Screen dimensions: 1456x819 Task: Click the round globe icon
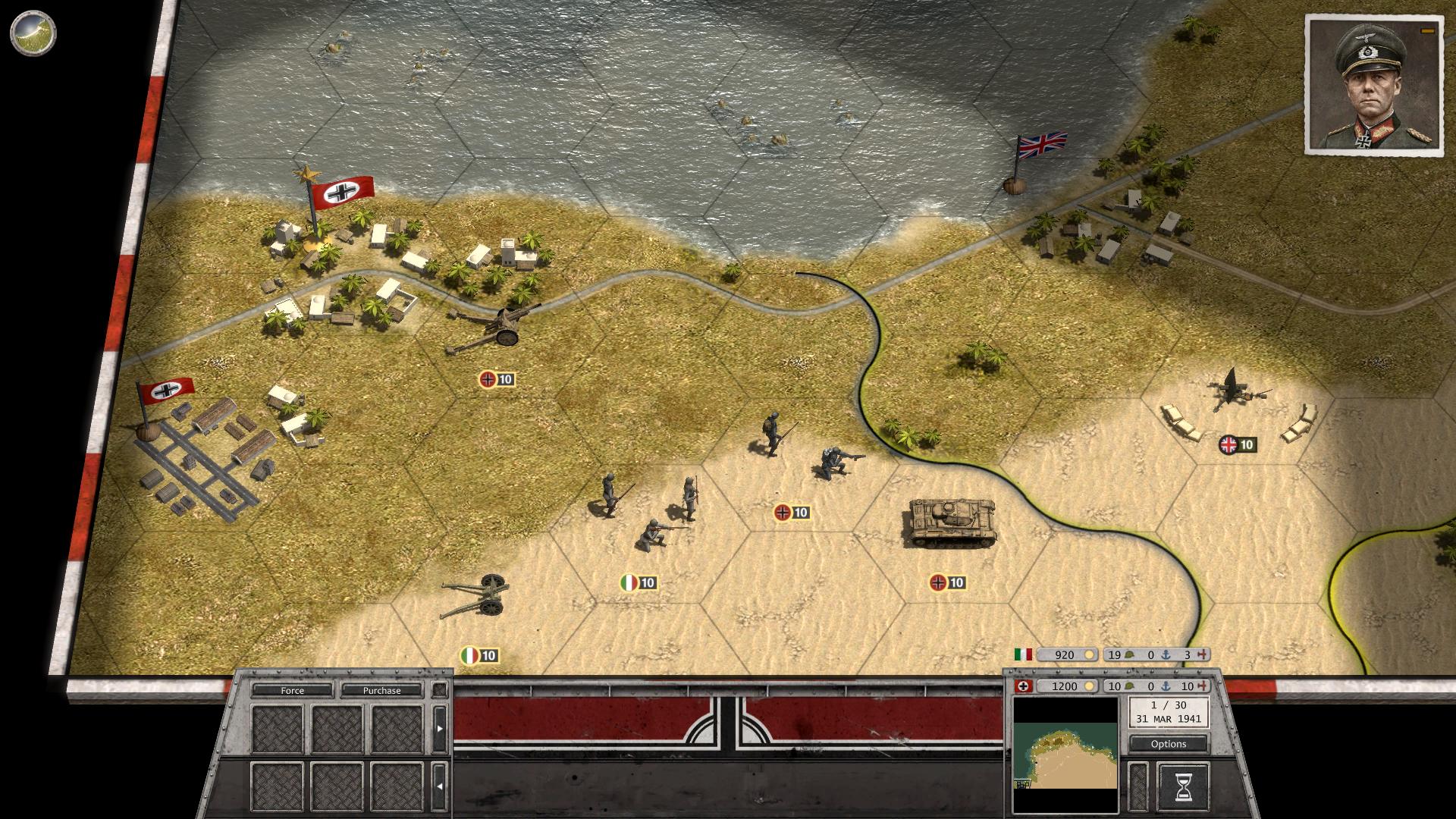(33, 33)
